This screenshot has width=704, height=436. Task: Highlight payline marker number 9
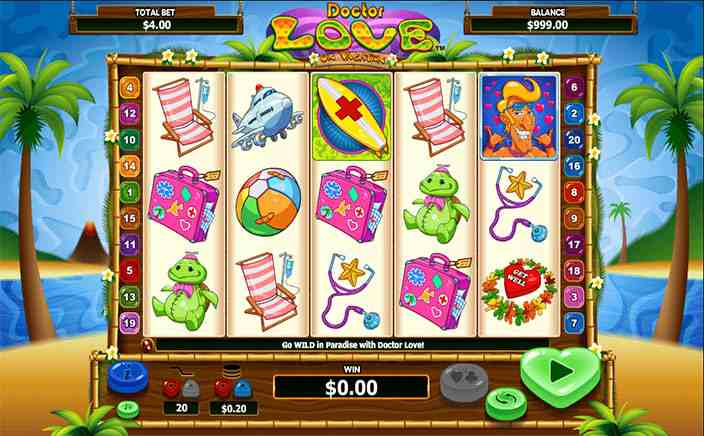tap(574, 217)
